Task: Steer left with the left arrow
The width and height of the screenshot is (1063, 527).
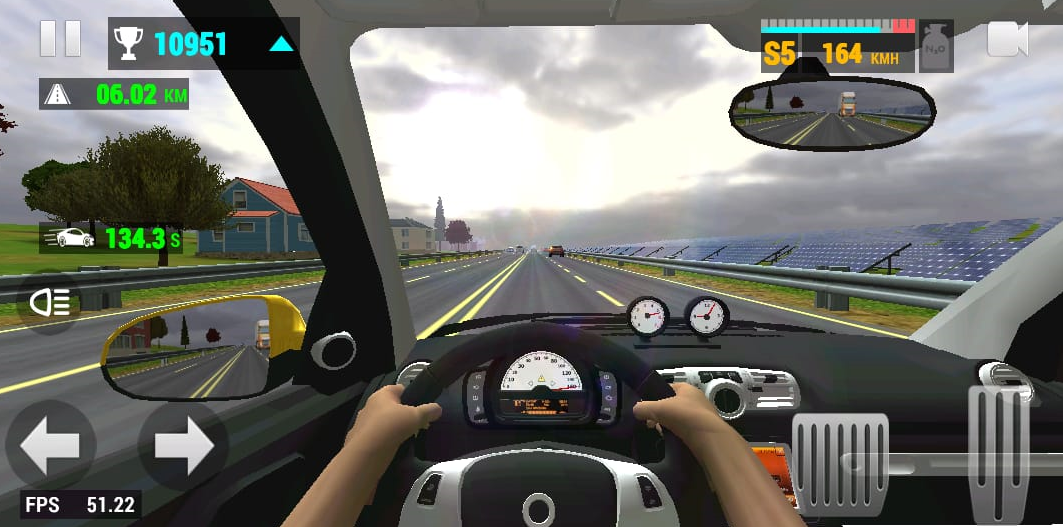Action: coord(50,446)
